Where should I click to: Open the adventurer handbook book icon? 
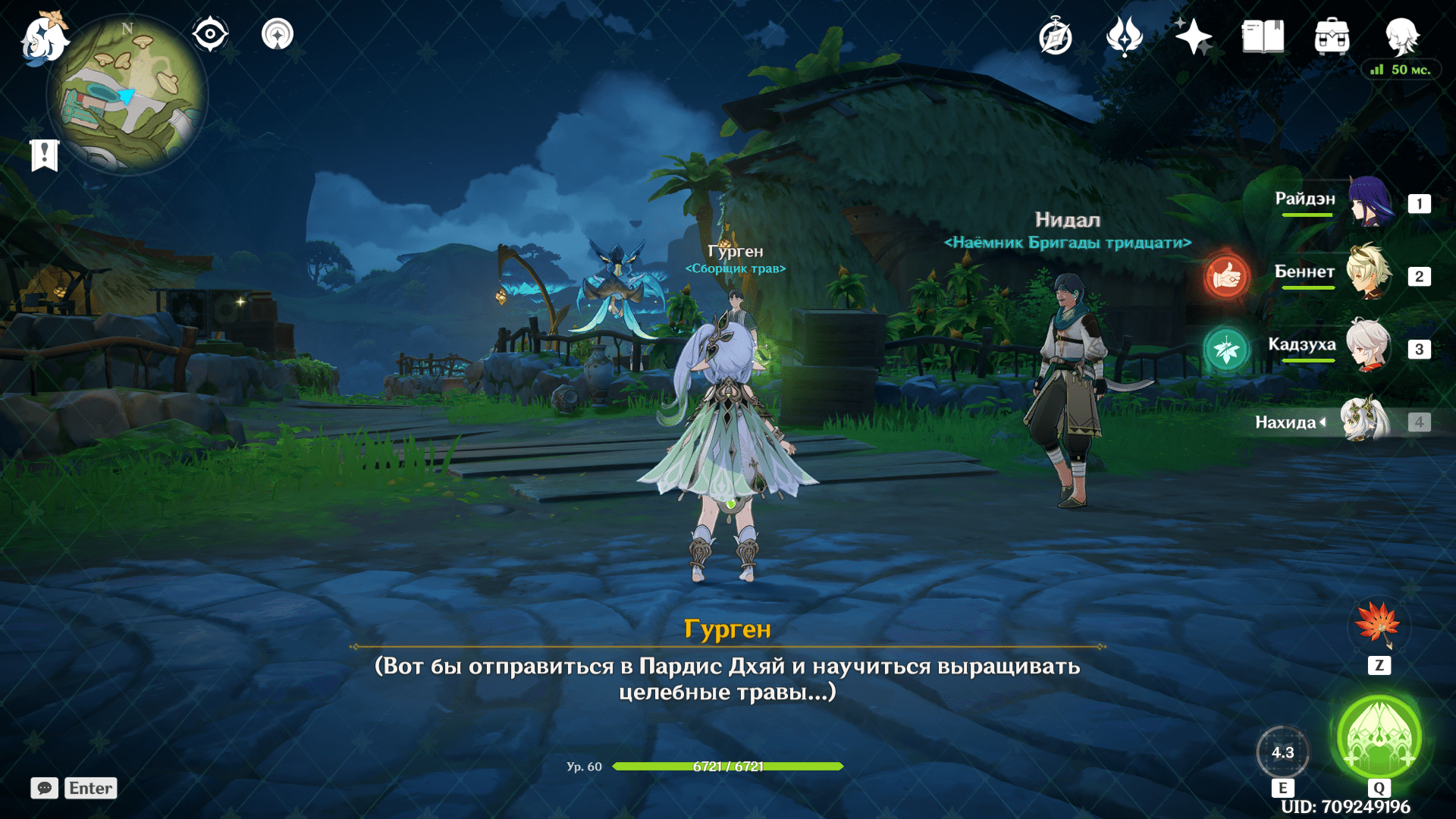click(x=1263, y=36)
